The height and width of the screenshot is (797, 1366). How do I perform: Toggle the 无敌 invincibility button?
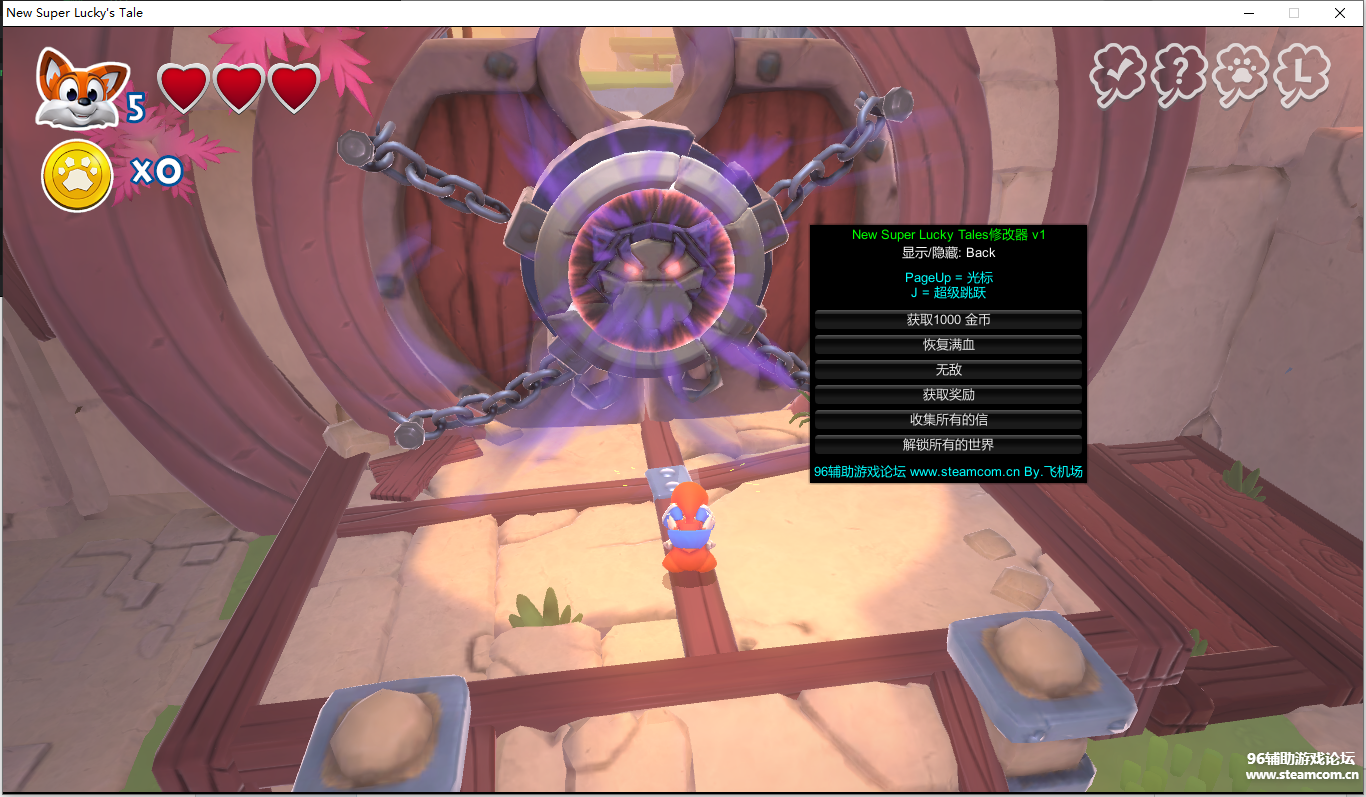click(x=948, y=370)
